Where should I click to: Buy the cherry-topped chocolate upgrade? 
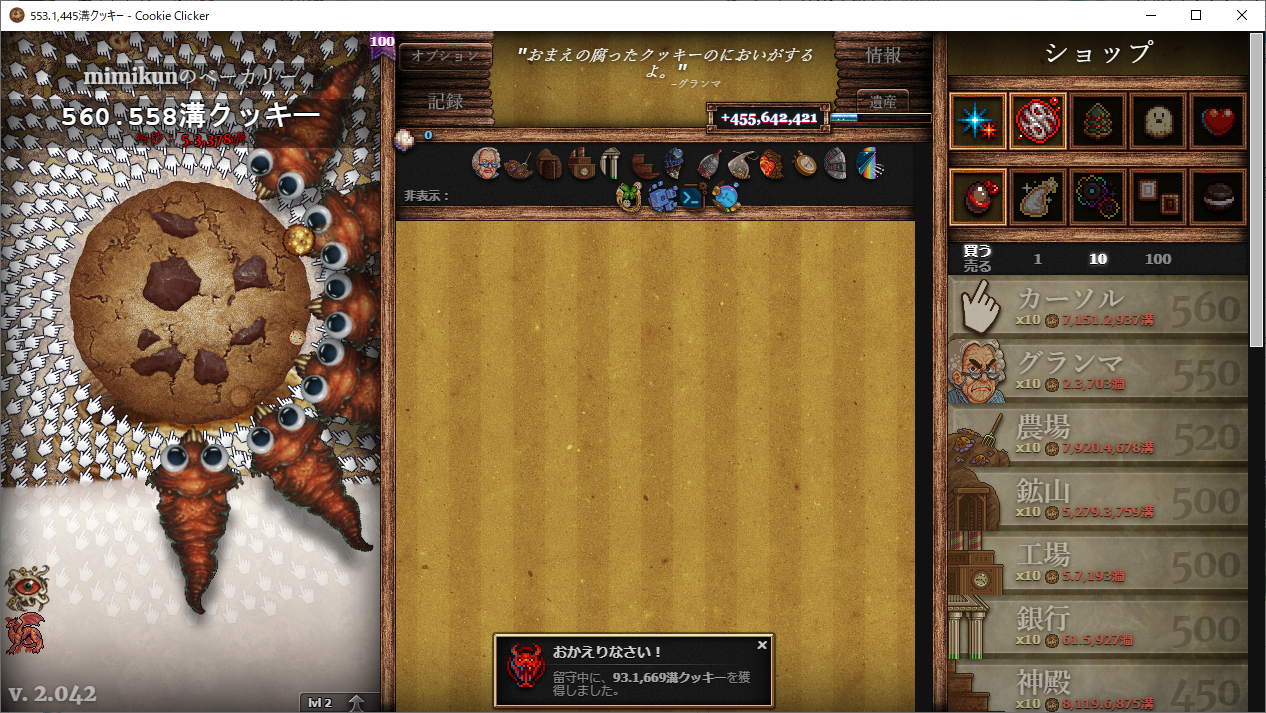pyautogui.click(x=978, y=197)
